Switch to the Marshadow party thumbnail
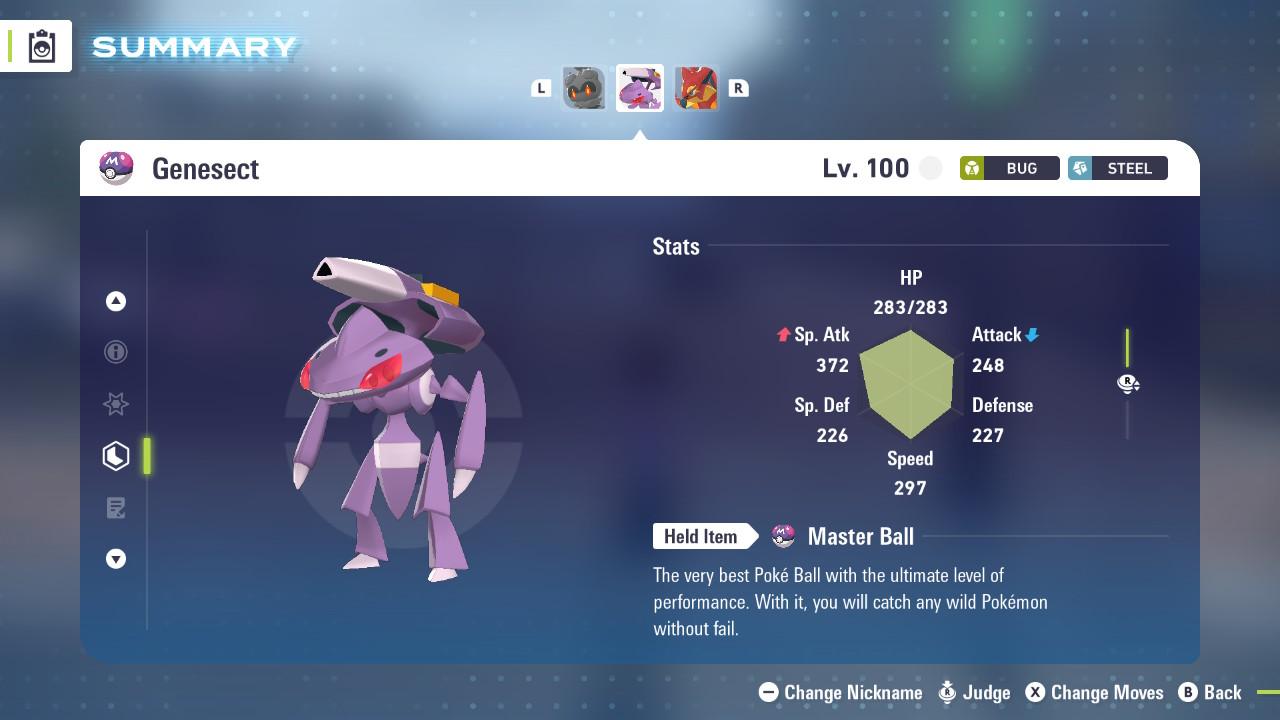Image resolution: width=1280 pixels, height=720 pixels. pyautogui.click(x=584, y=88)
